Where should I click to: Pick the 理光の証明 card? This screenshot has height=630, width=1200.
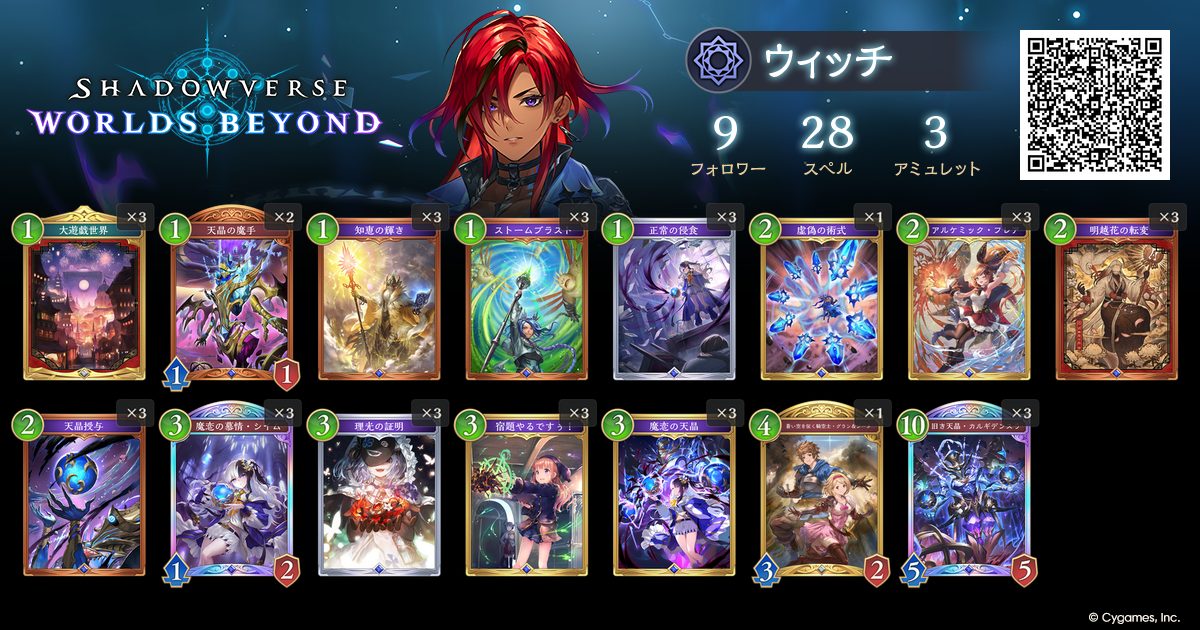coord(379,497)
